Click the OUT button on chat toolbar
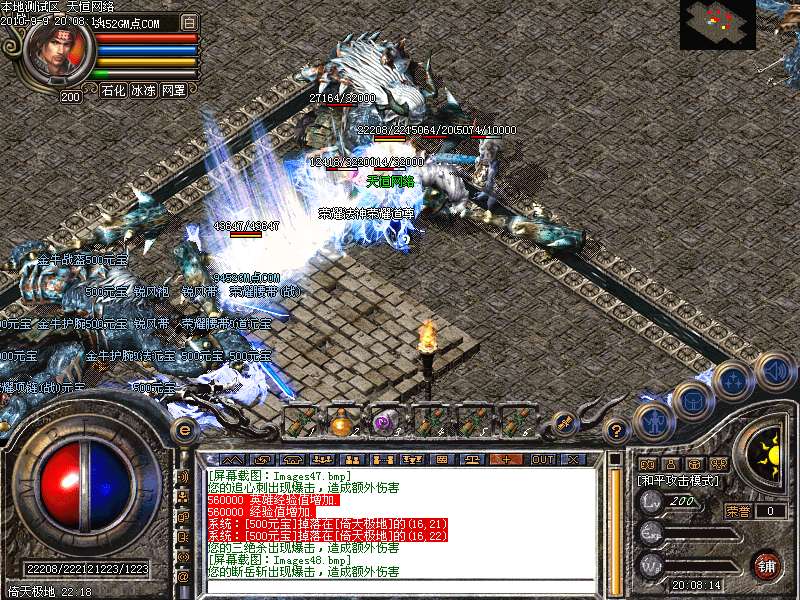The height and width of the screenshot is (600, 800). click(x=542, y=459)
